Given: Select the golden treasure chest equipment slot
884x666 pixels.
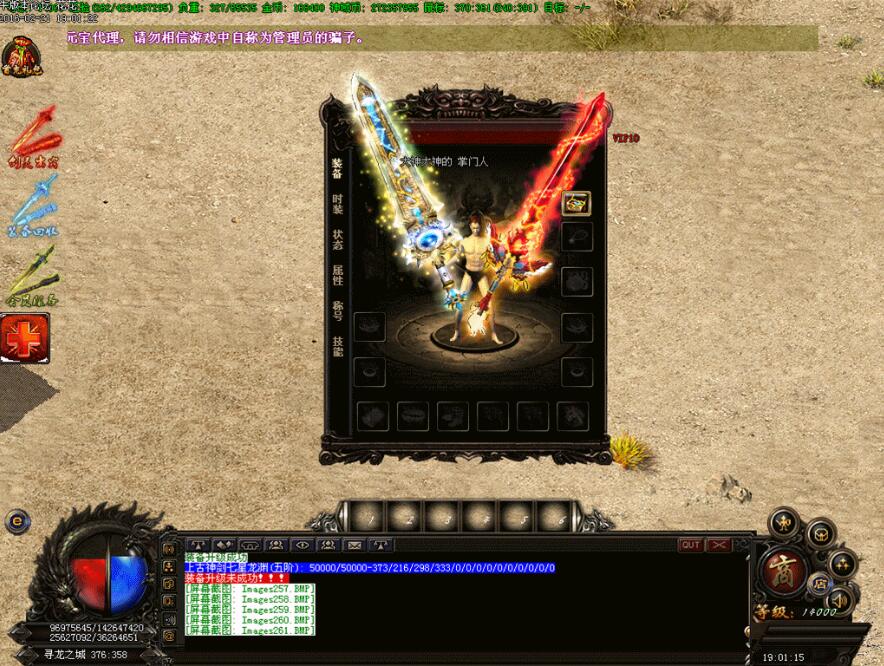Looking at the screenshot, I should point(577,202).
